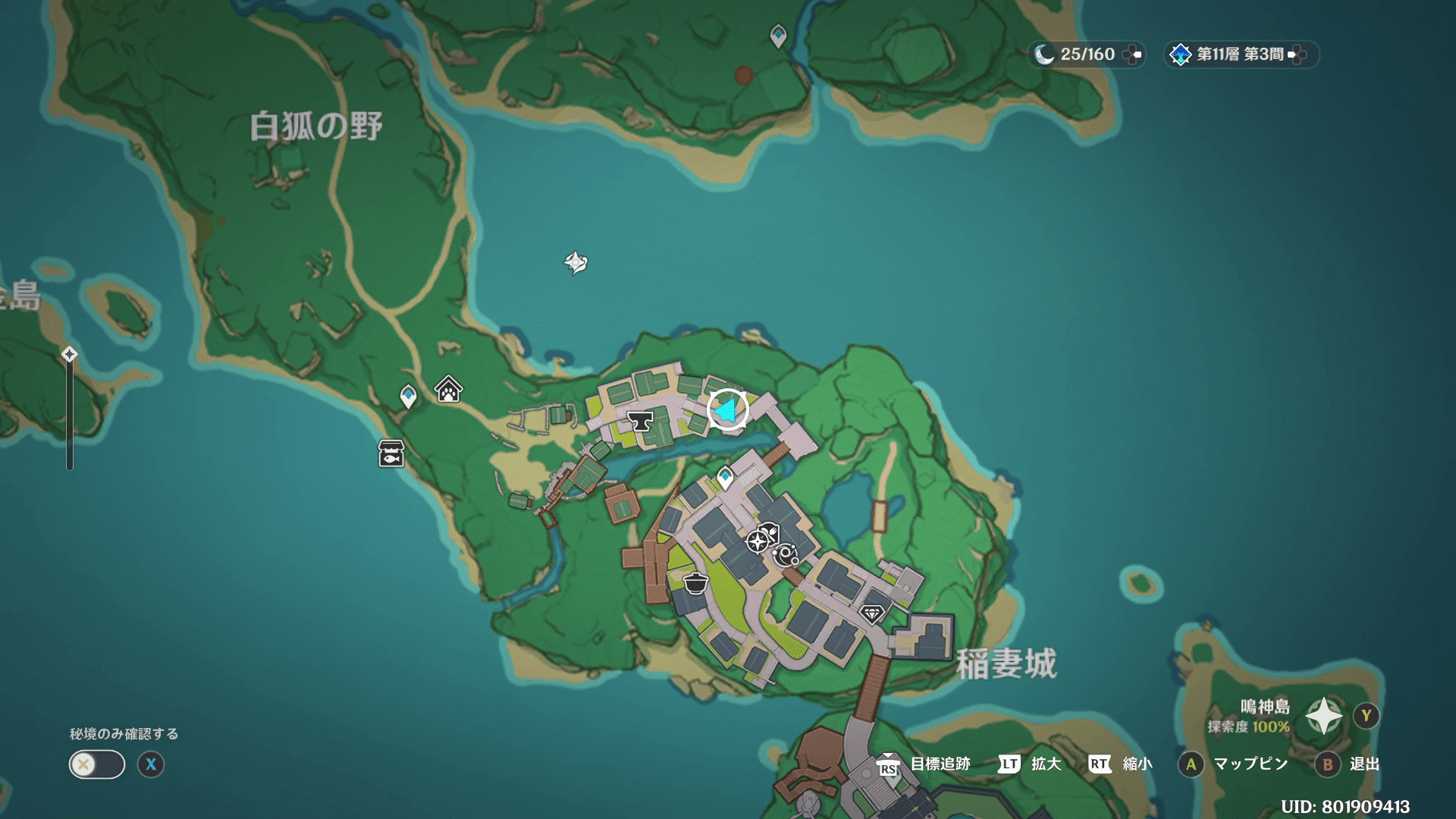
Task: Select the compass star guild marker
Action: pos(758,541)
